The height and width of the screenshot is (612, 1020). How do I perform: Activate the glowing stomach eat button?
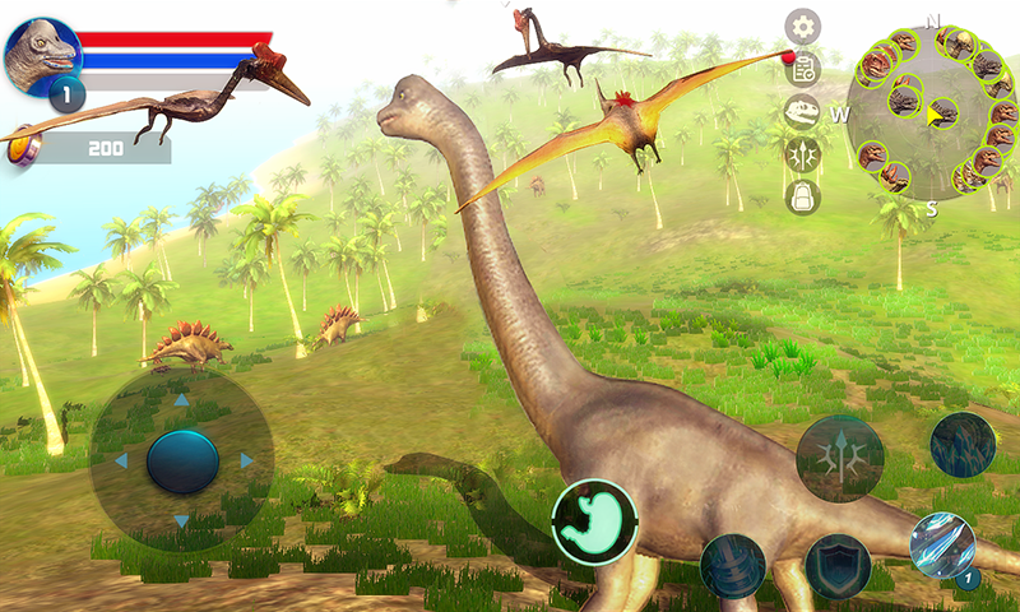(594, 522)
